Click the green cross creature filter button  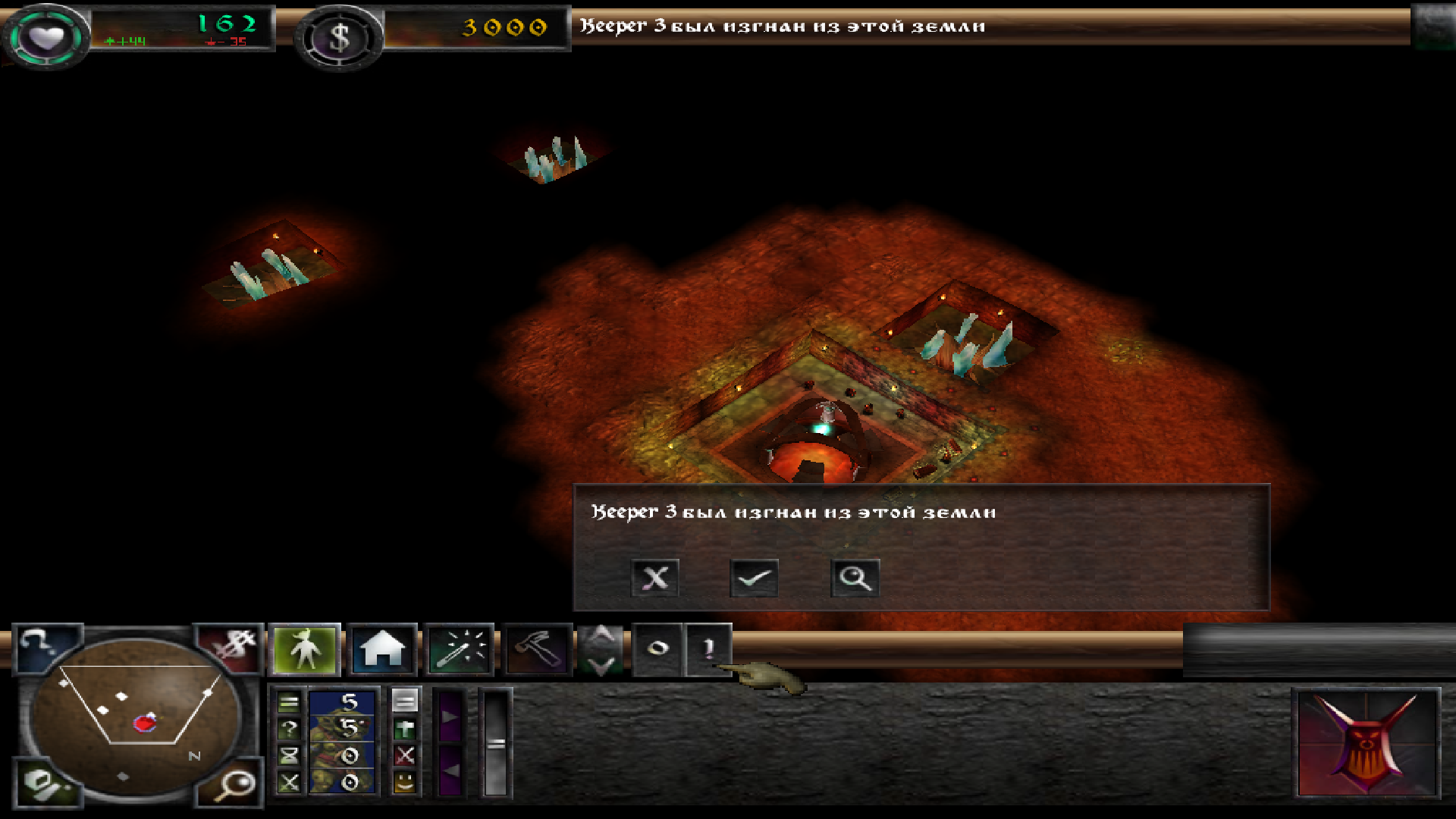tap(405, 730)
